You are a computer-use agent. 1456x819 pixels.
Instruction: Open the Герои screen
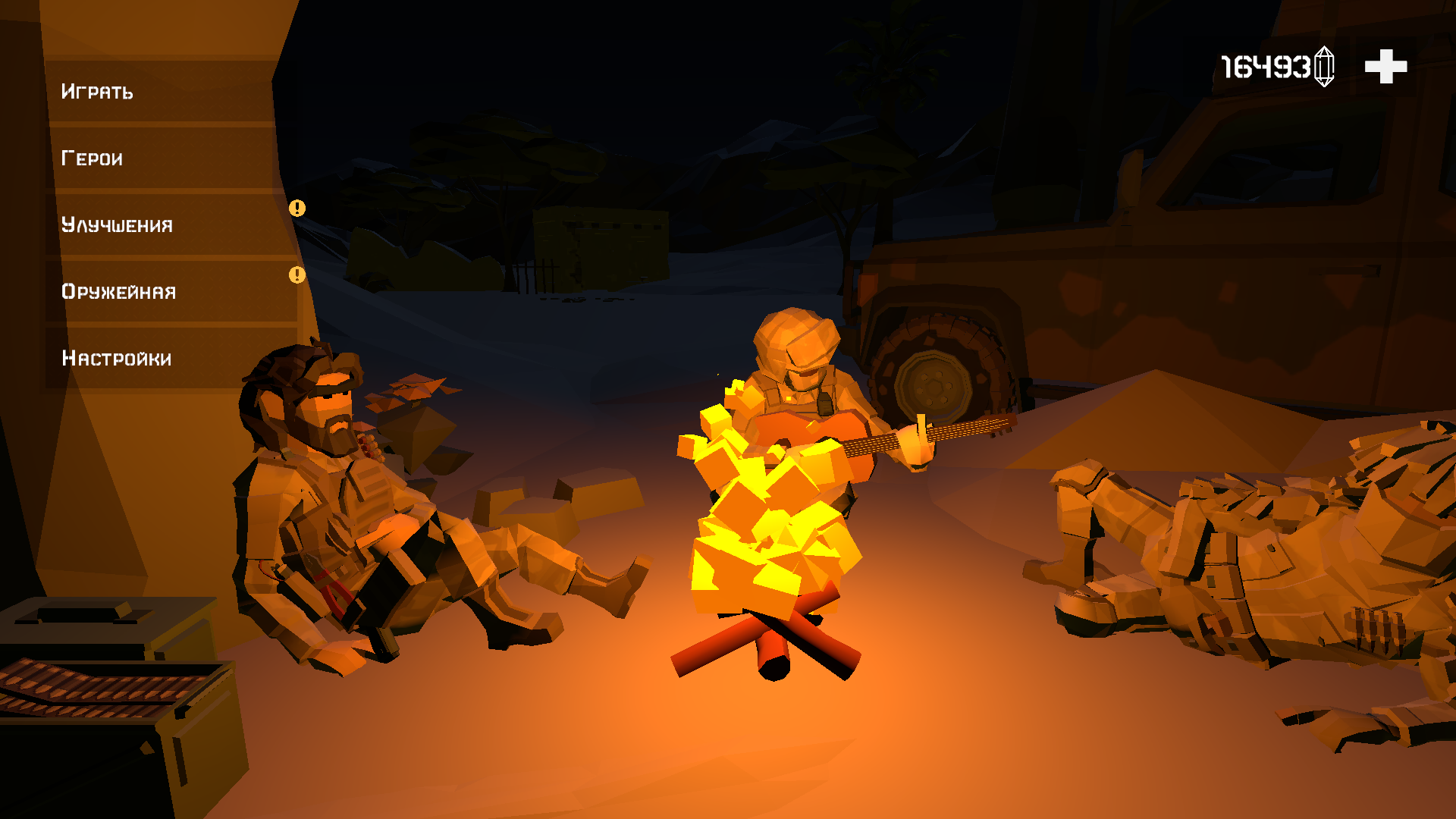click(91, 158)
